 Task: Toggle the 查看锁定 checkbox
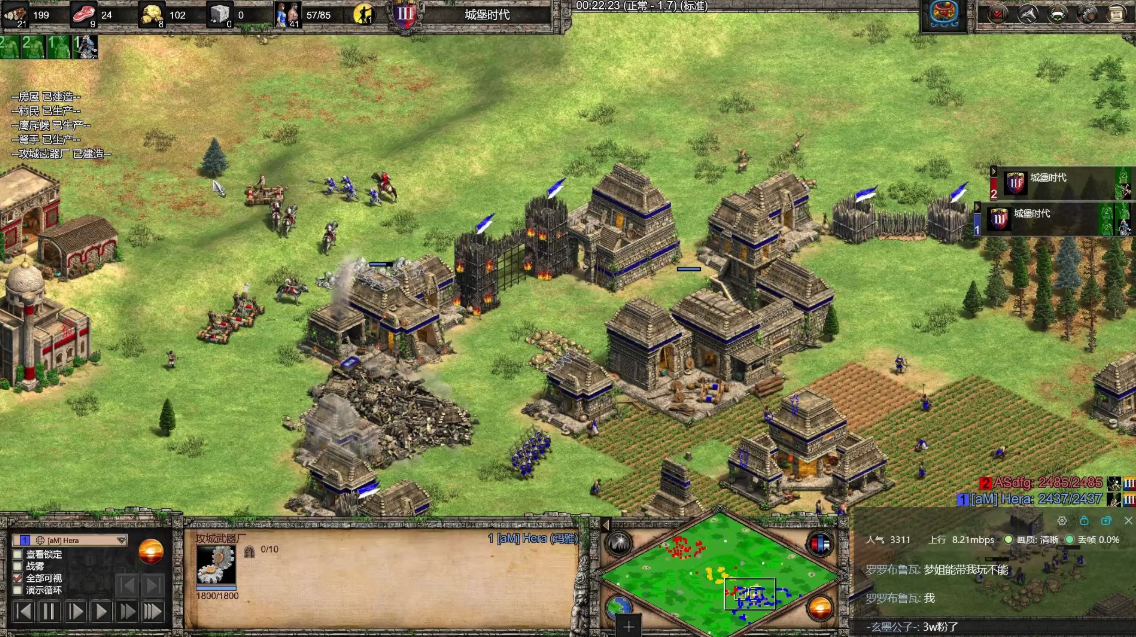[18, 554]
